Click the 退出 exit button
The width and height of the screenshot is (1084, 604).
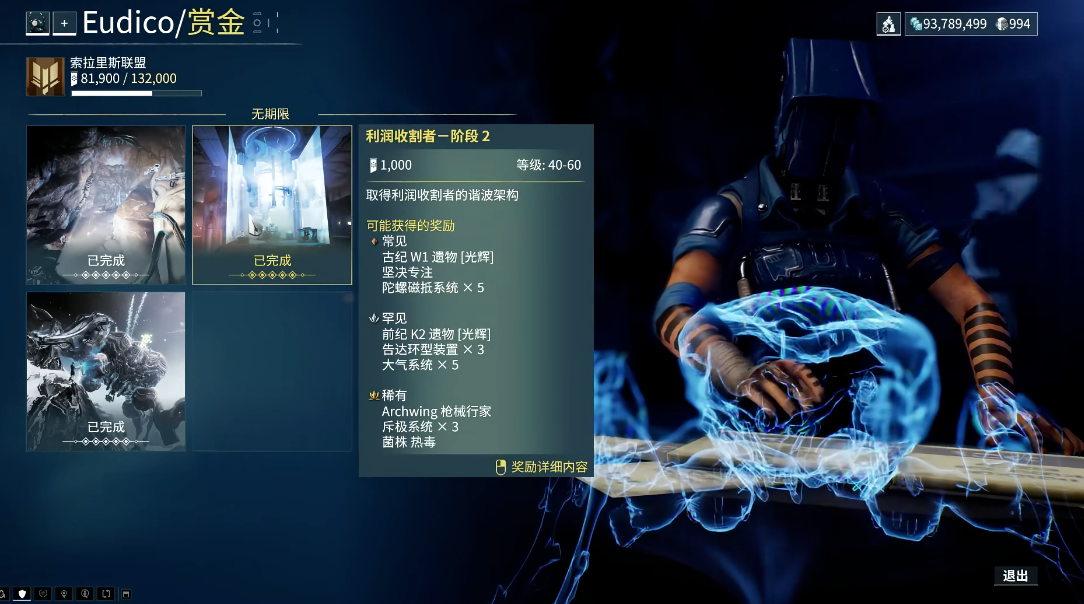(1015, 575)
